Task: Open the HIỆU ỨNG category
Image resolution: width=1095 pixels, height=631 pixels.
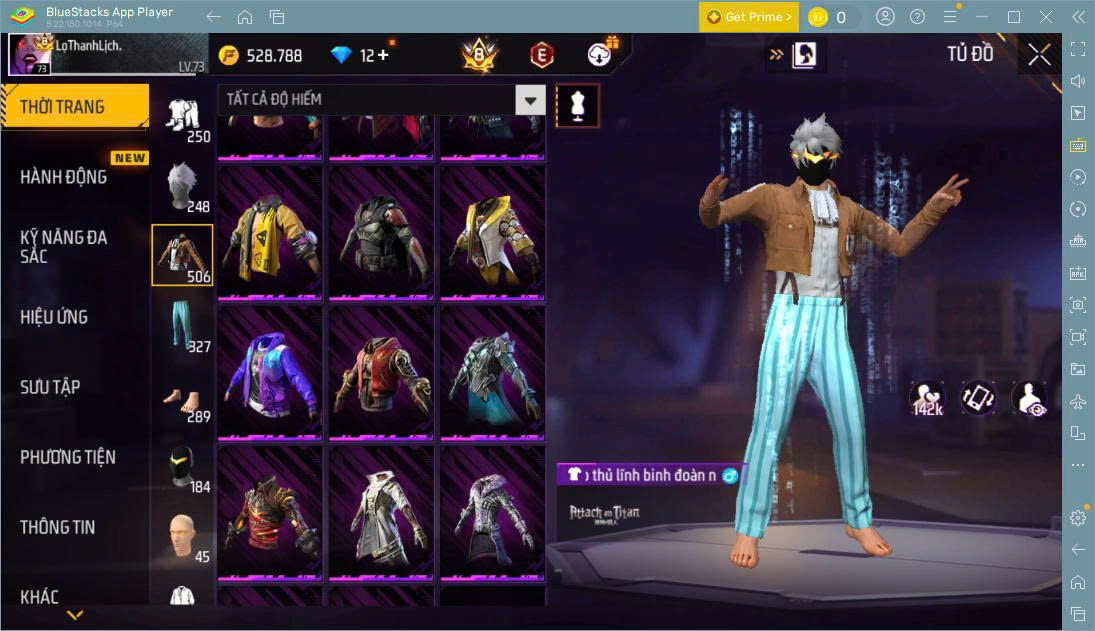Action: point(54,317)
